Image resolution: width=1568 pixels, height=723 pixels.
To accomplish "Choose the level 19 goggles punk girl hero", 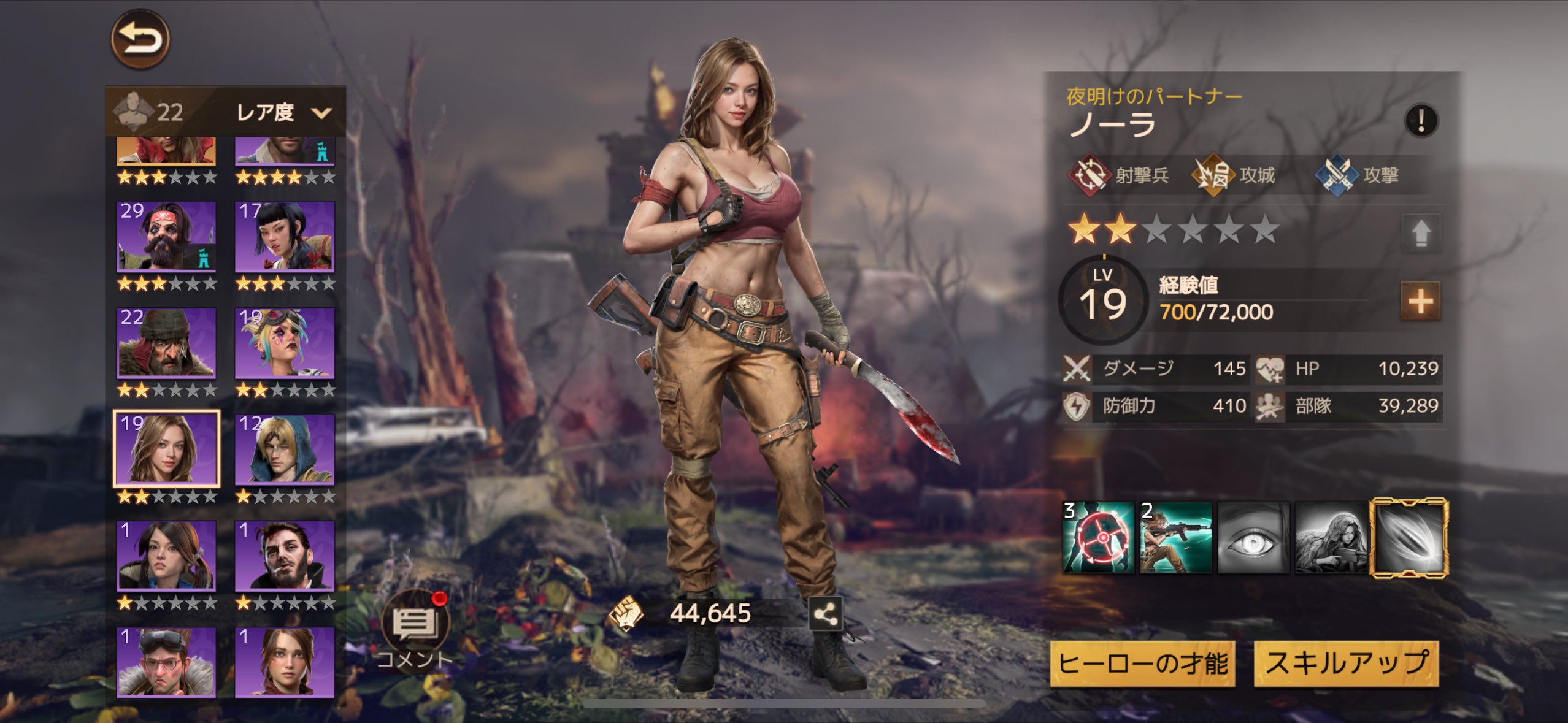I will (285, 342).
